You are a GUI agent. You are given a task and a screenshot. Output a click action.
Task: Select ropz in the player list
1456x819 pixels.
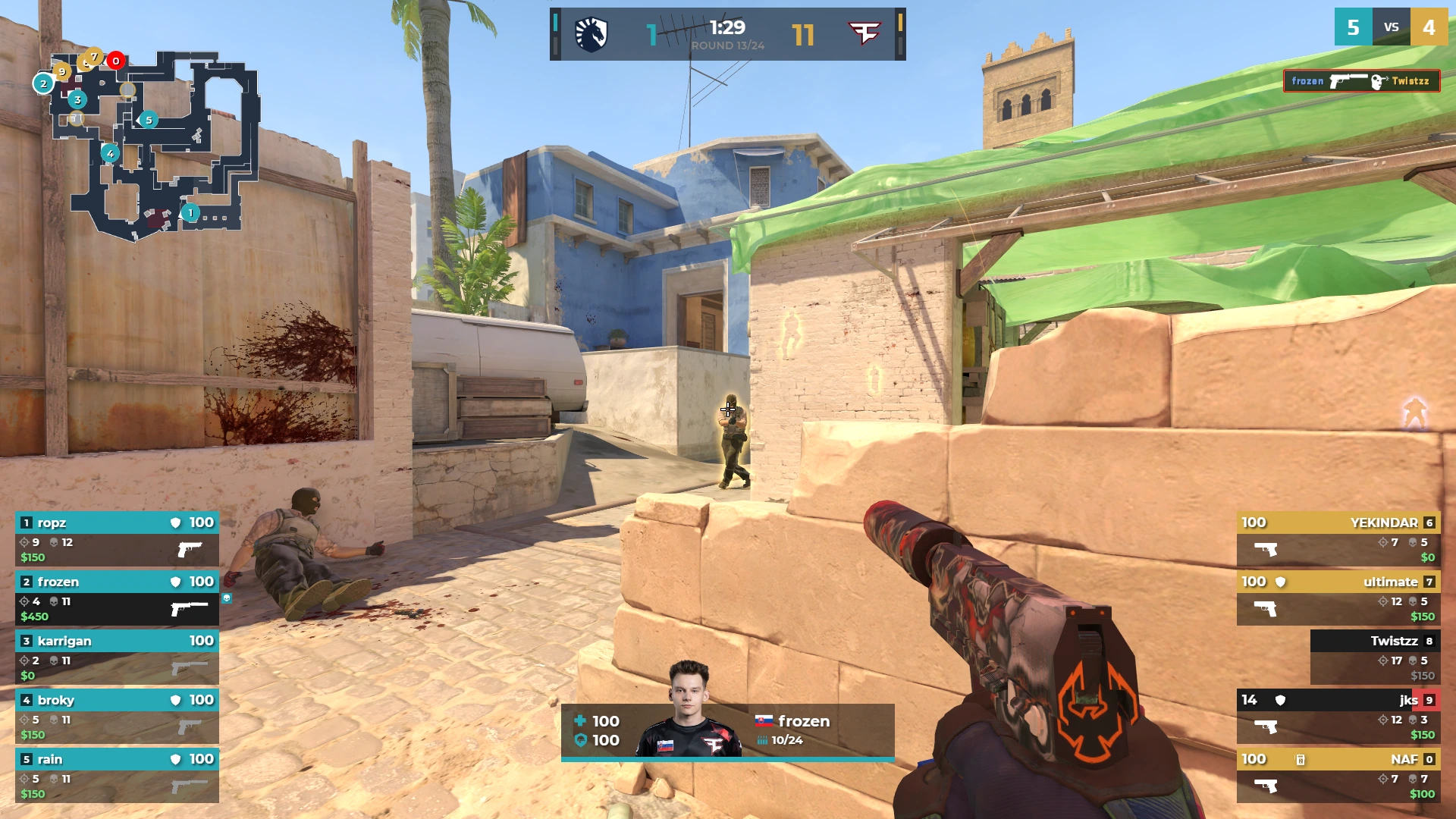pos(117,538)
